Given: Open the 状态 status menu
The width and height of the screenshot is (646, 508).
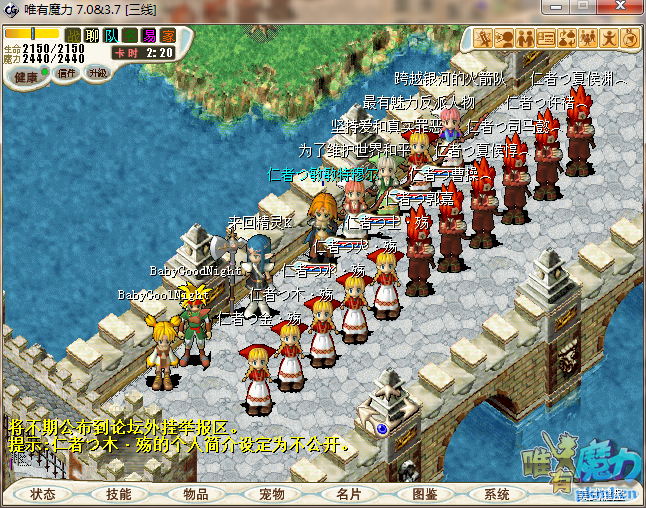Looking at the screenshot, I should [43, 494].
